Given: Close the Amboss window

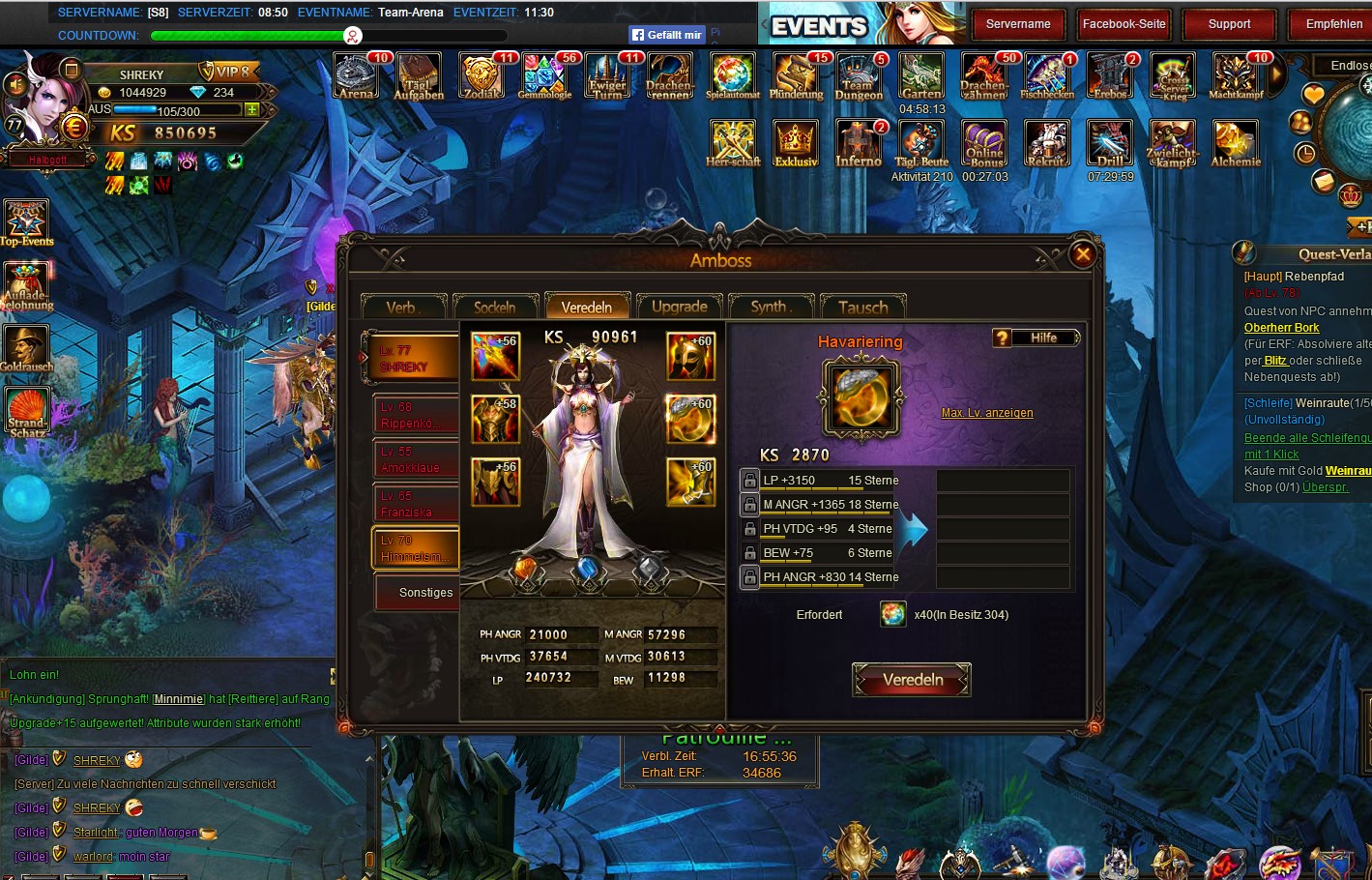Looking at the screenshot, I should point(1083,254).
